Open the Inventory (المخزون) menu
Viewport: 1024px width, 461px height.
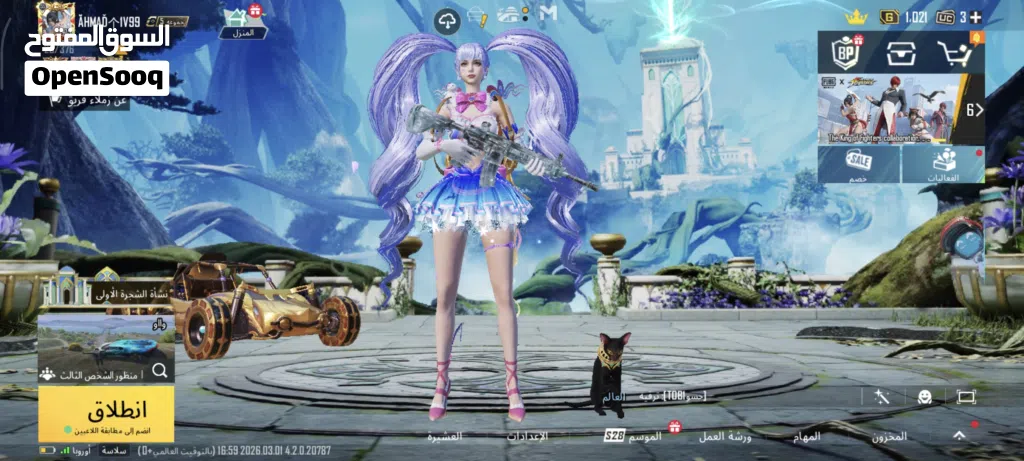point(889,437)
